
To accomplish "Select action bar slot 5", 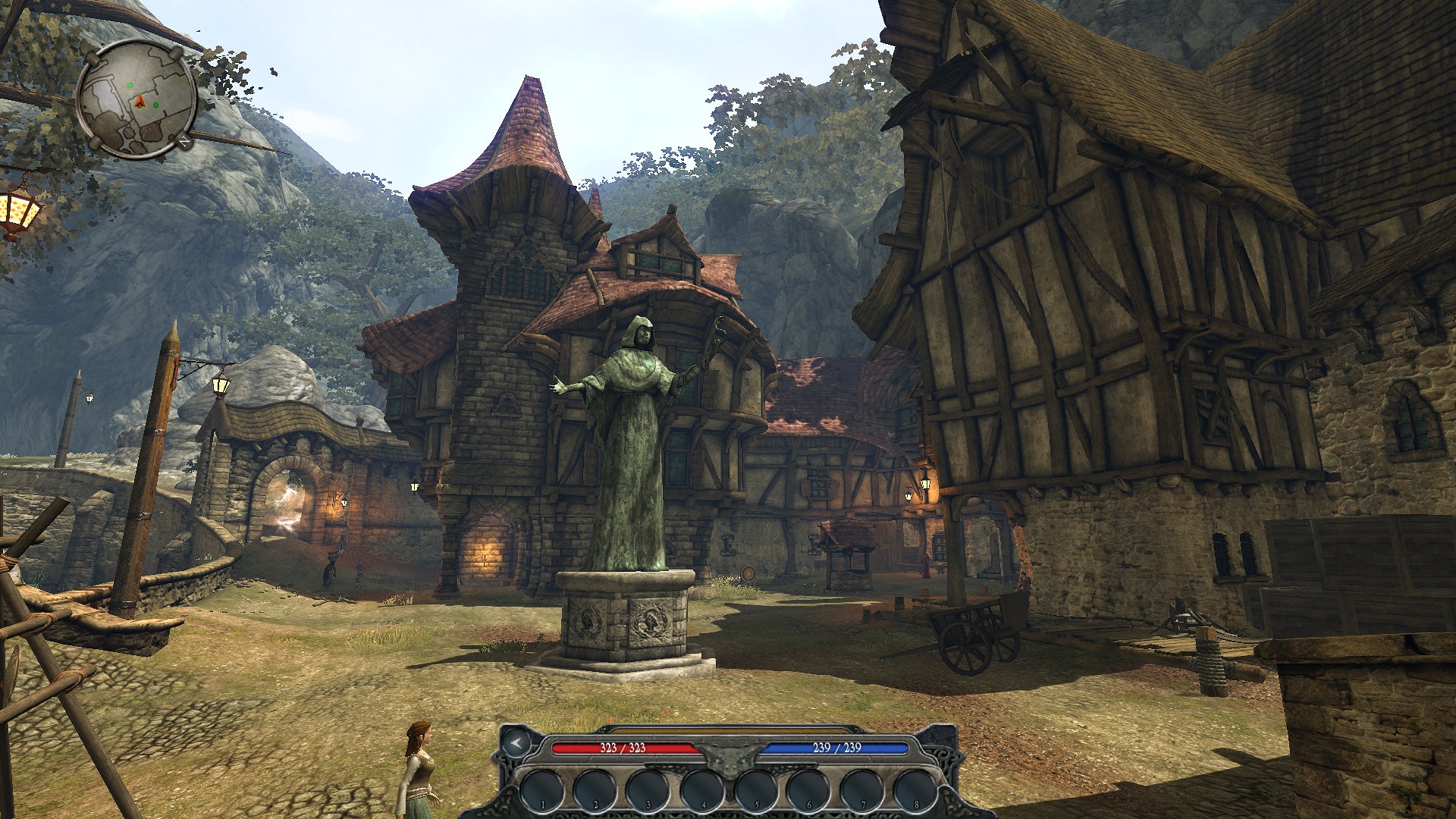I will tap(757, 789).
